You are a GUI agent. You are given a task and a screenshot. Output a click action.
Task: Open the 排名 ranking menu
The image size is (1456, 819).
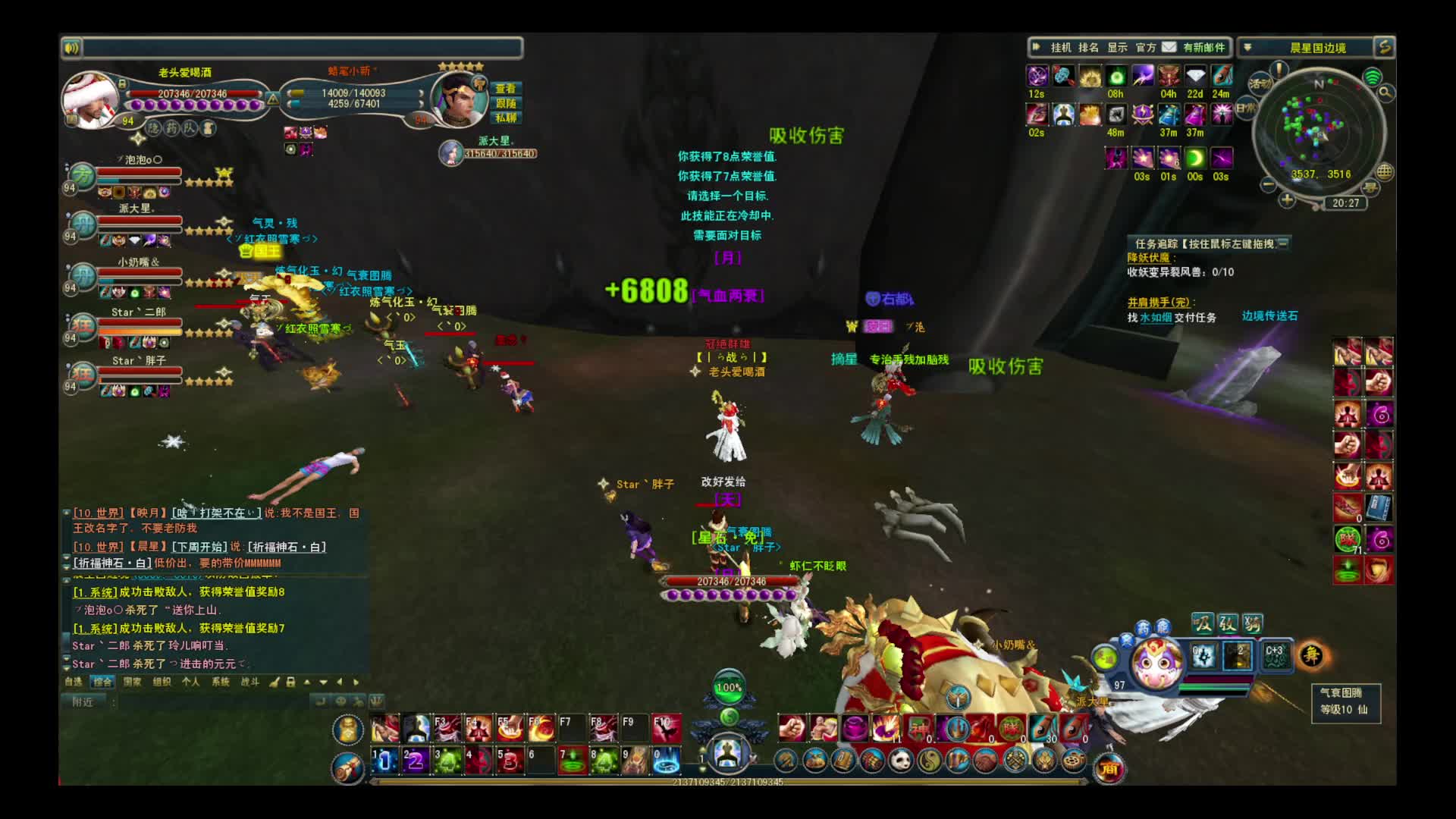[1088, 48]
